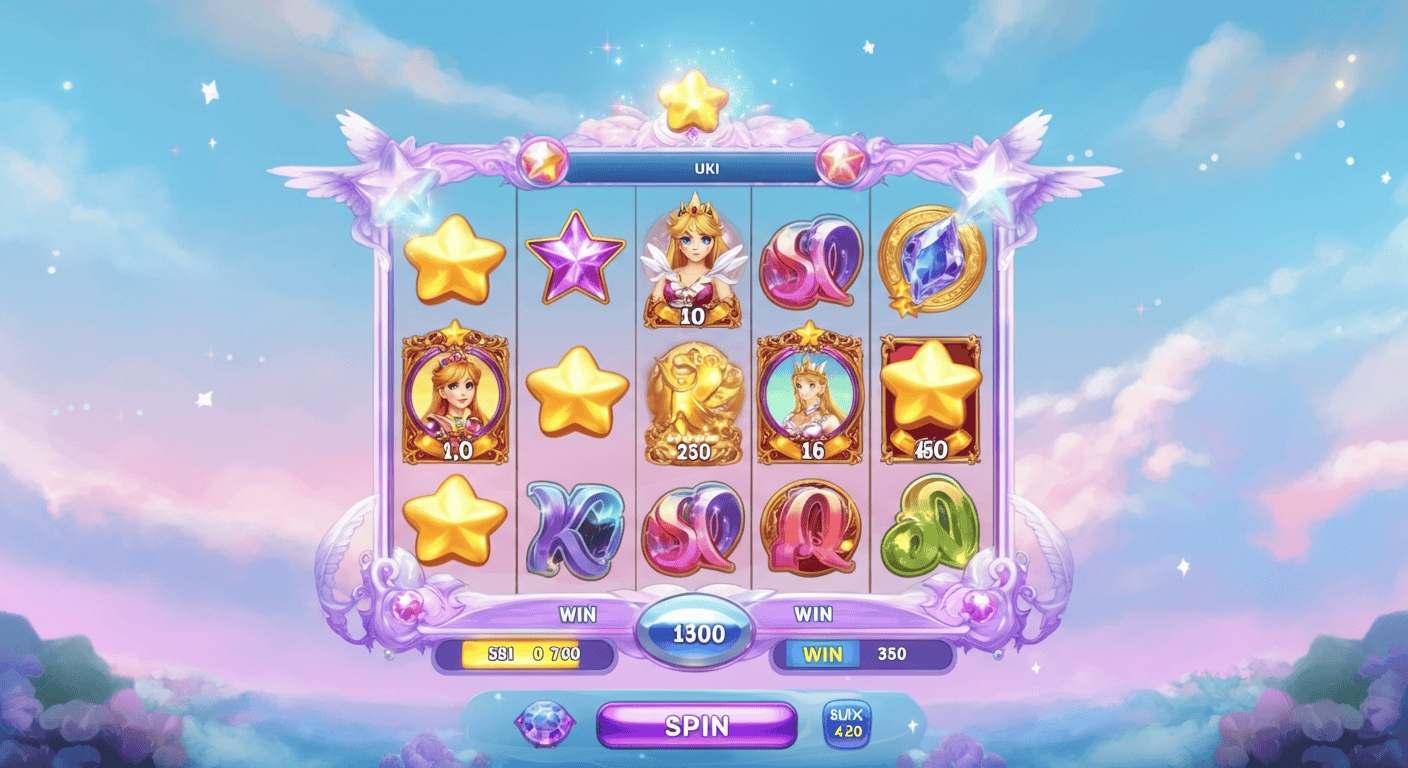Click the green A letter symbol in the bottom row
This screenshot has height=768, width=1408.
tap(930, 530)
